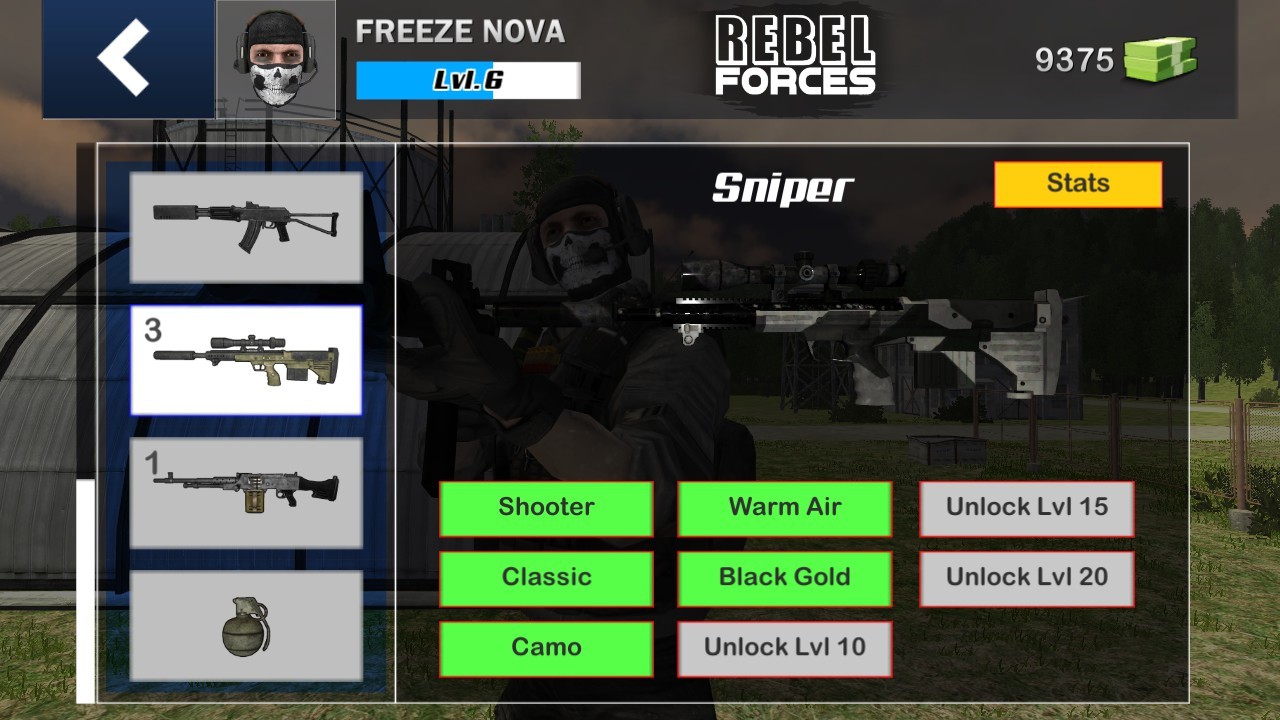Select the Black Gold skin

coord(784,578)
